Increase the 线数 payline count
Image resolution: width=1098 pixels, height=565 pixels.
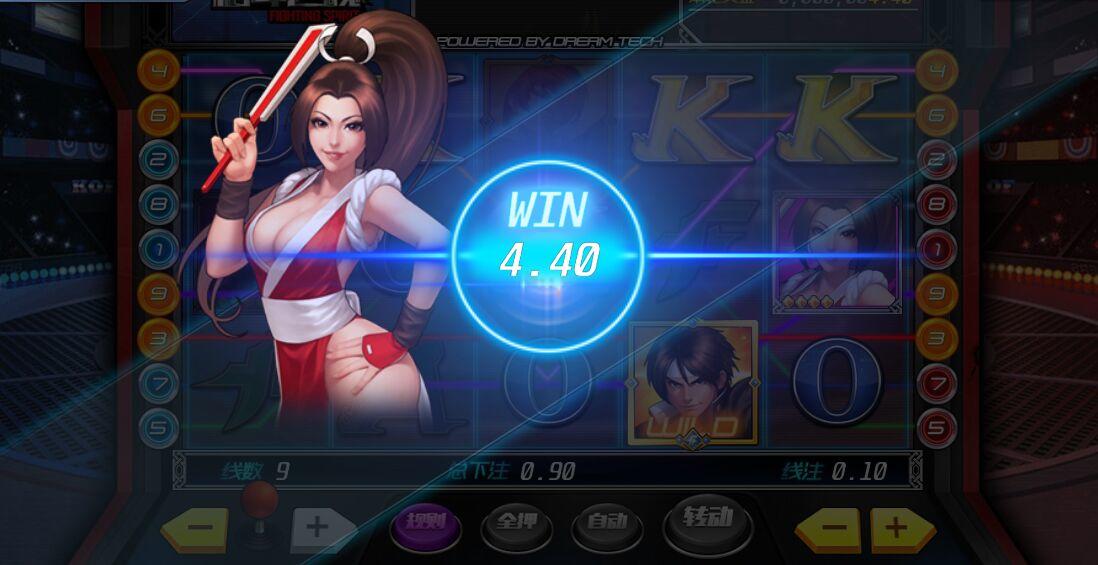pos(320,528)
